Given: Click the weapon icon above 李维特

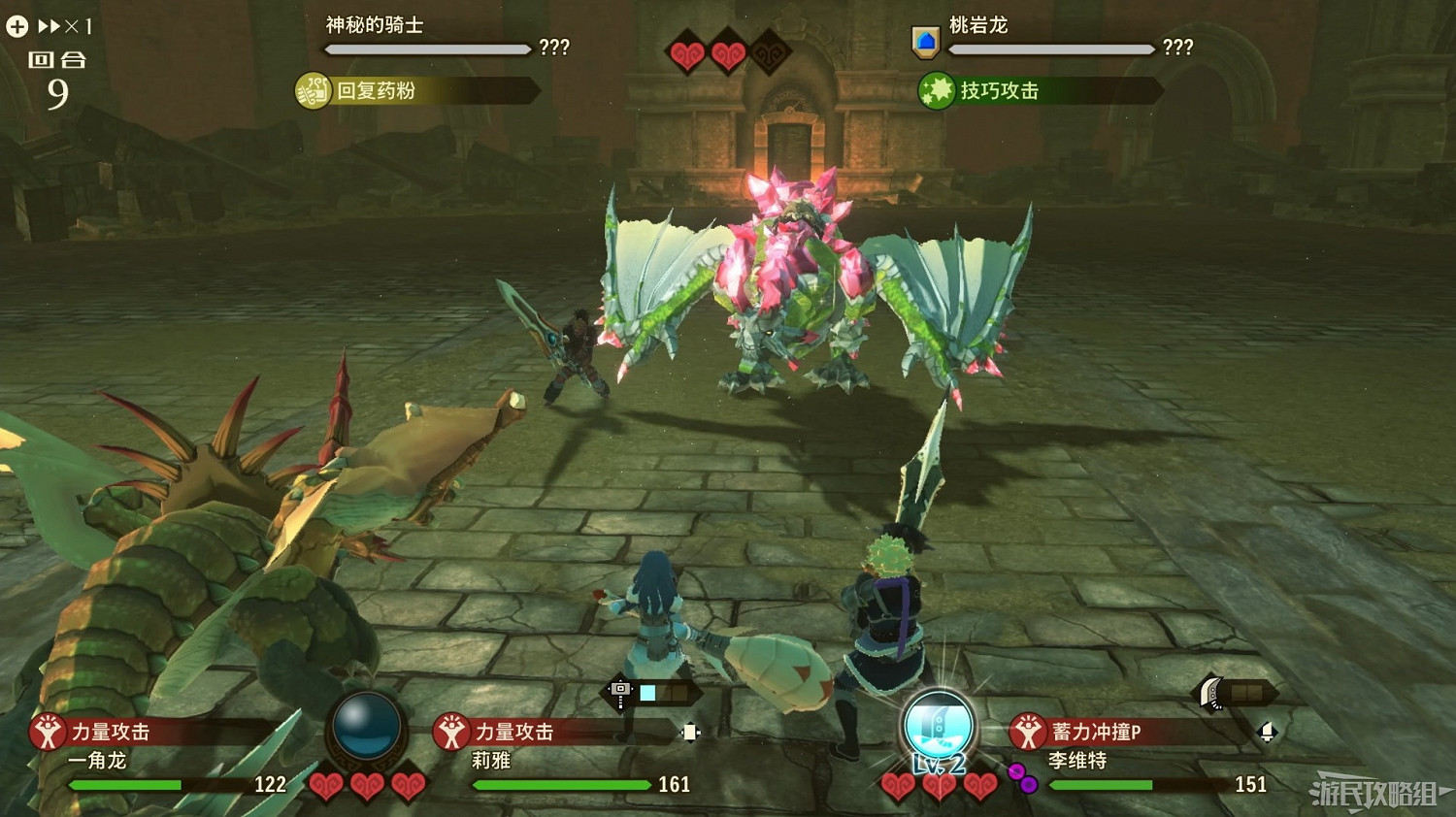Looking at the screenshot, I should tap(1210, 691).
